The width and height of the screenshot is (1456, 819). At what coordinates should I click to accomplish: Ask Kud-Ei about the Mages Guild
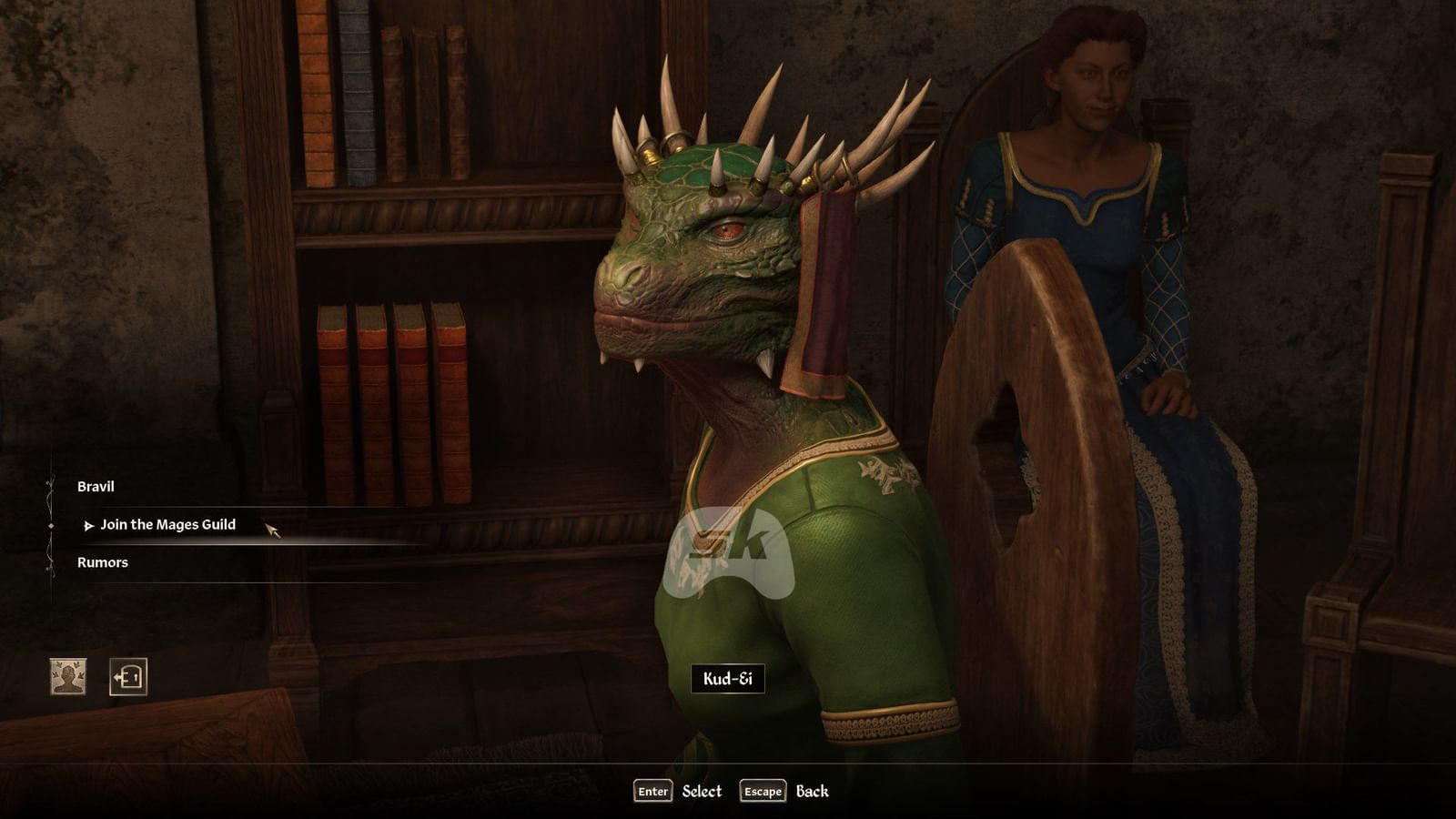[168, 524]
